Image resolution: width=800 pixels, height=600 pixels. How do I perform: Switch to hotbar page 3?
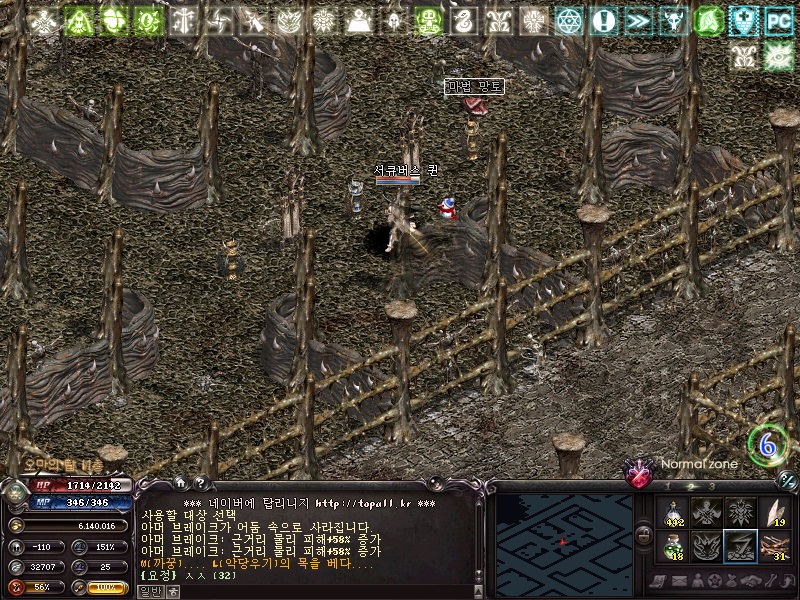click(711, 485)
